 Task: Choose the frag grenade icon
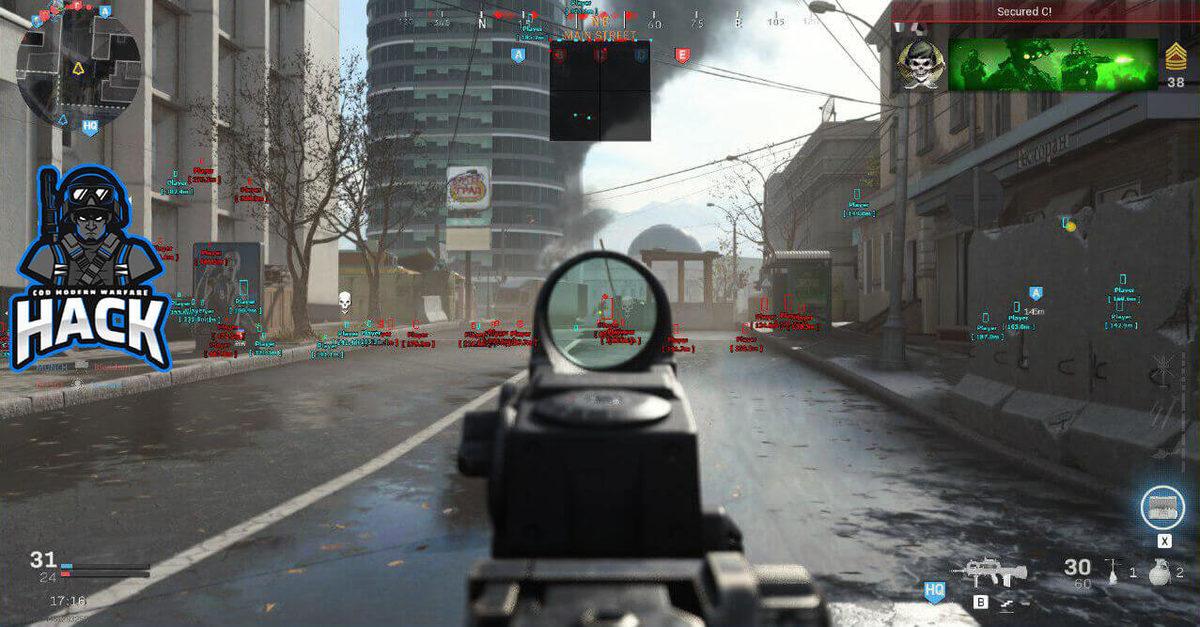click(x=1158, y=572)
